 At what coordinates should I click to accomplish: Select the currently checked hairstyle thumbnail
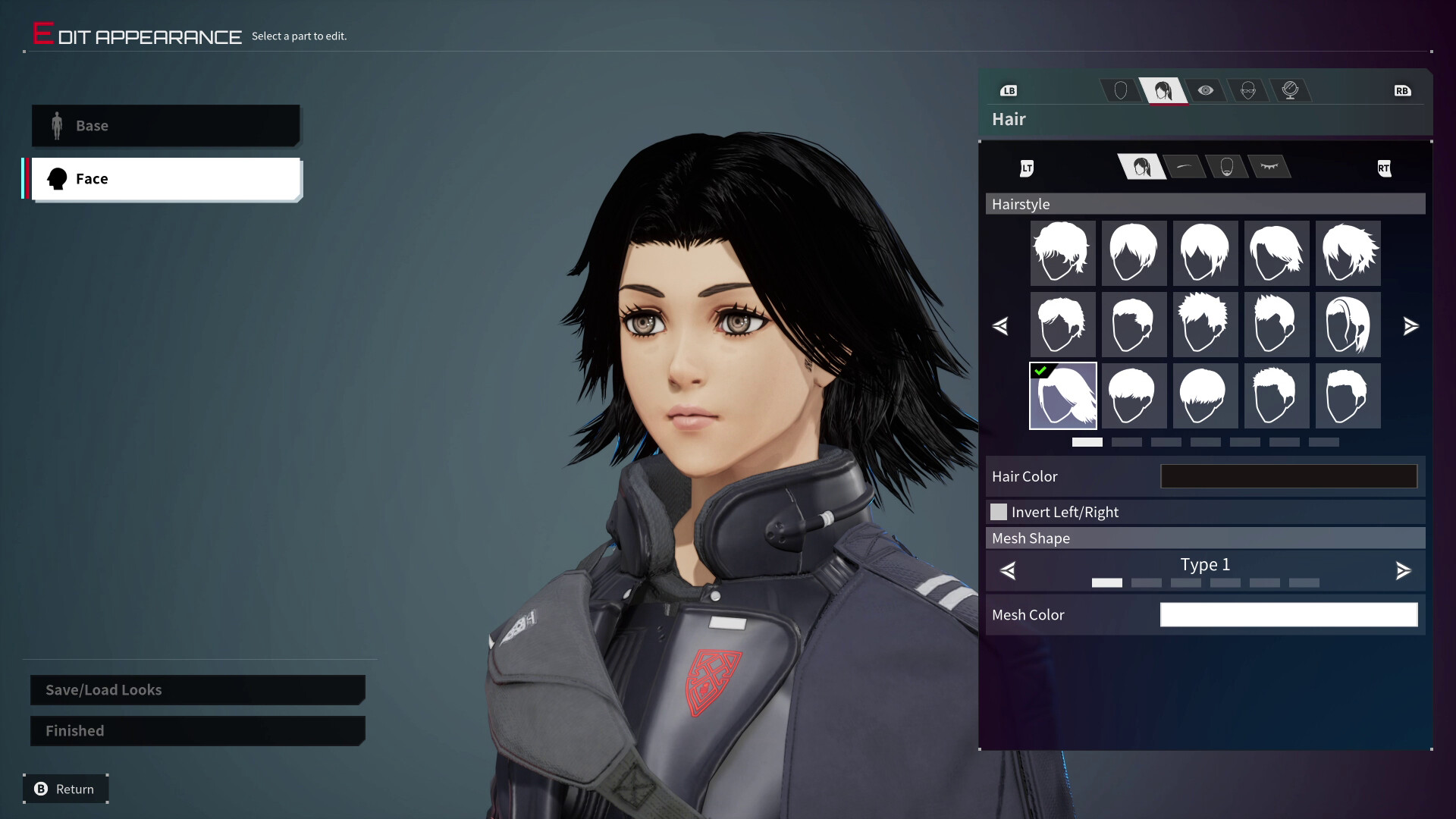pos(1062,395)
